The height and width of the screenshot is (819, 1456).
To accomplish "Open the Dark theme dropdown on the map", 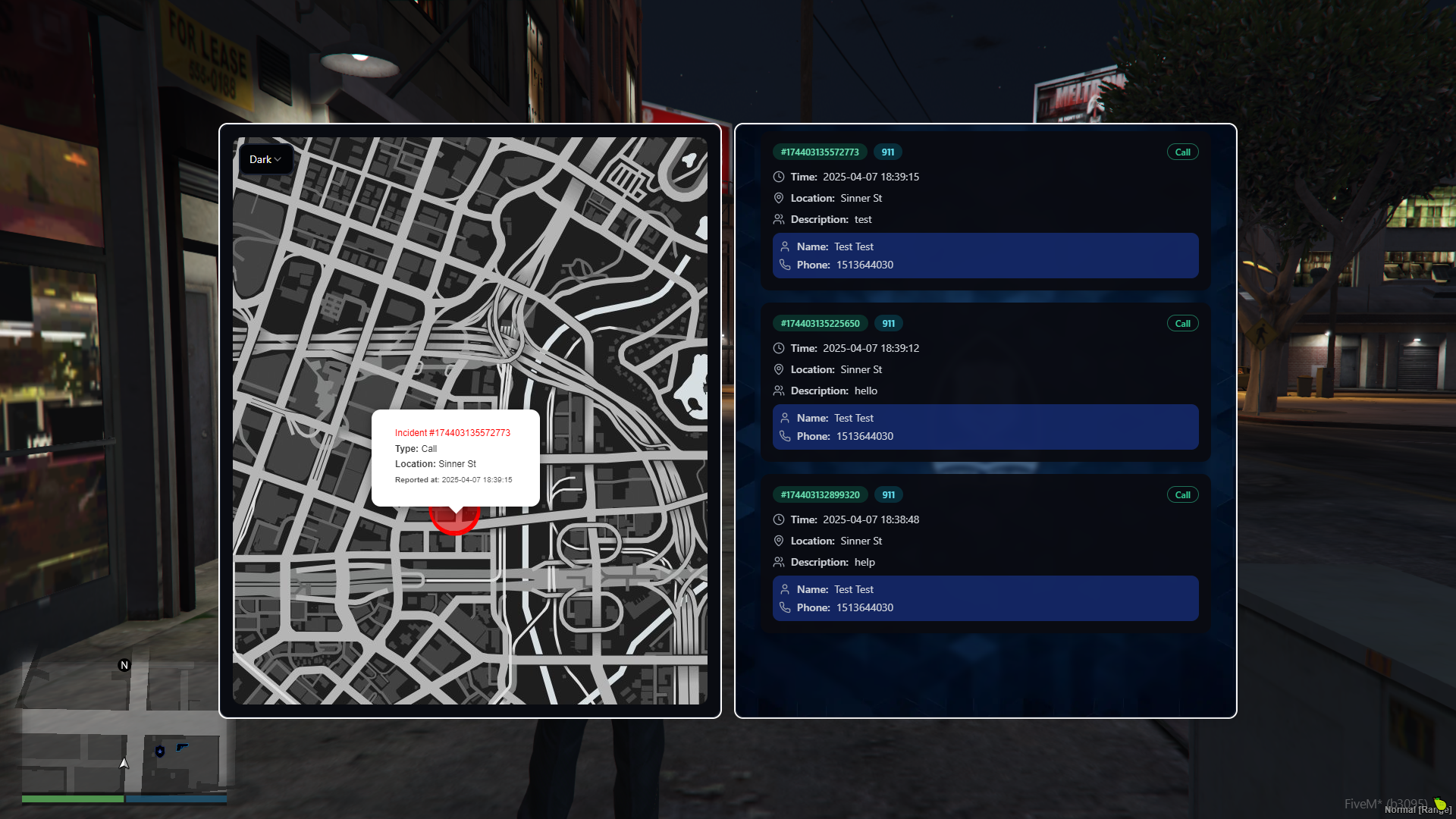I will click(x=265, y=159).
